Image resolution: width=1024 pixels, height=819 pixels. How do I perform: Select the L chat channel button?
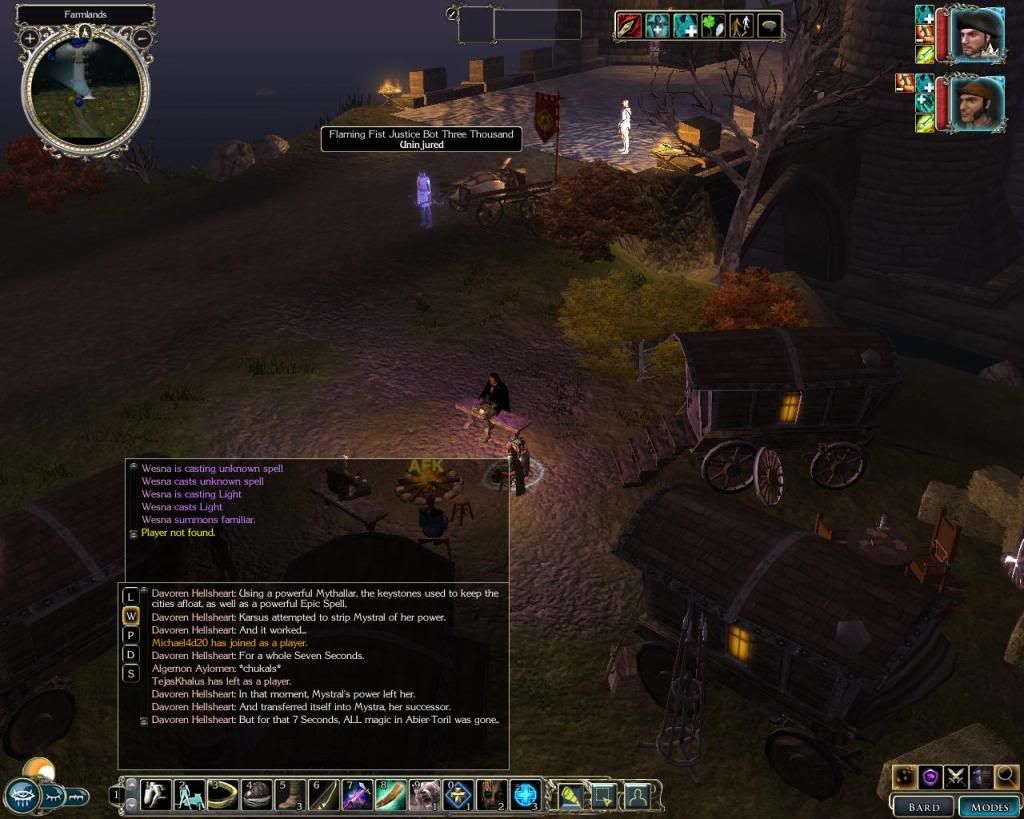tap(131, 597)
